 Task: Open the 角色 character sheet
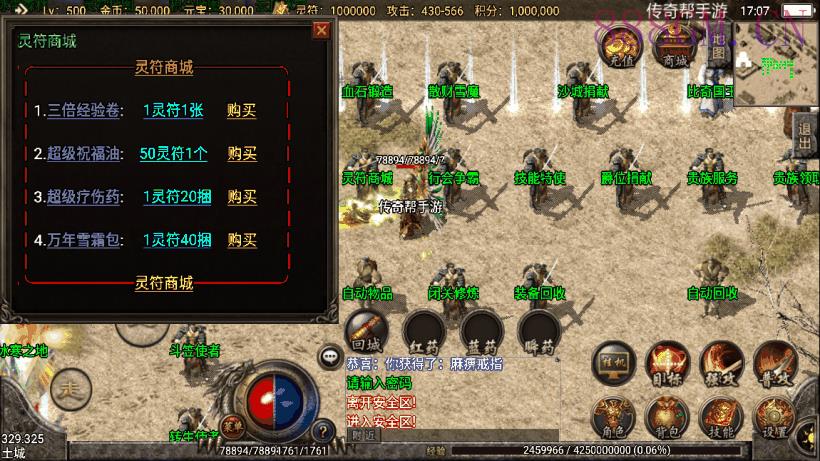(612, 417)
